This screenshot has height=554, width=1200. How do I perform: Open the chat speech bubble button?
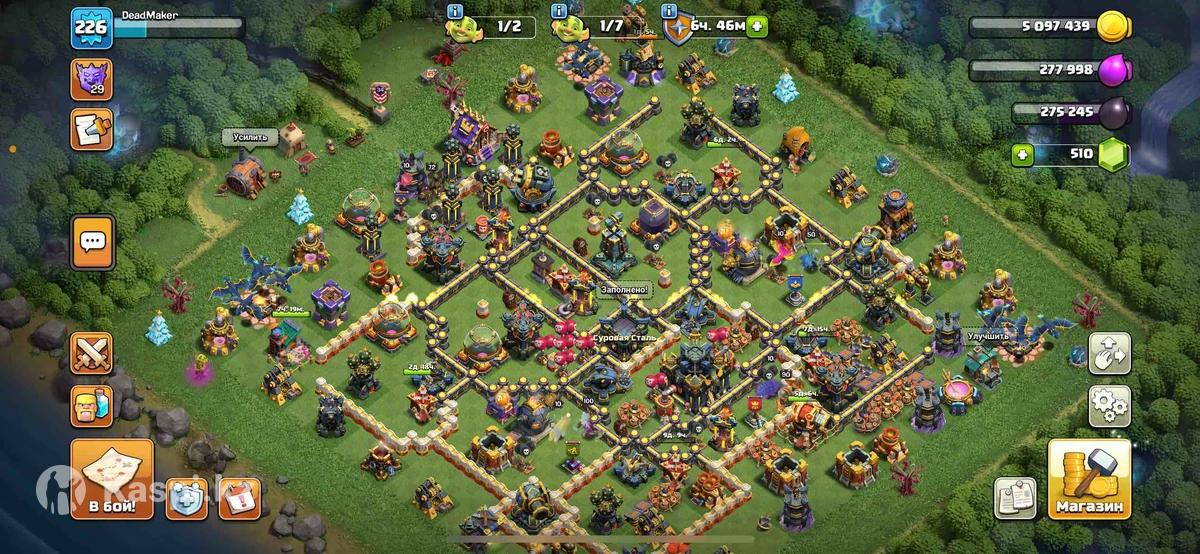coord(93,241)
